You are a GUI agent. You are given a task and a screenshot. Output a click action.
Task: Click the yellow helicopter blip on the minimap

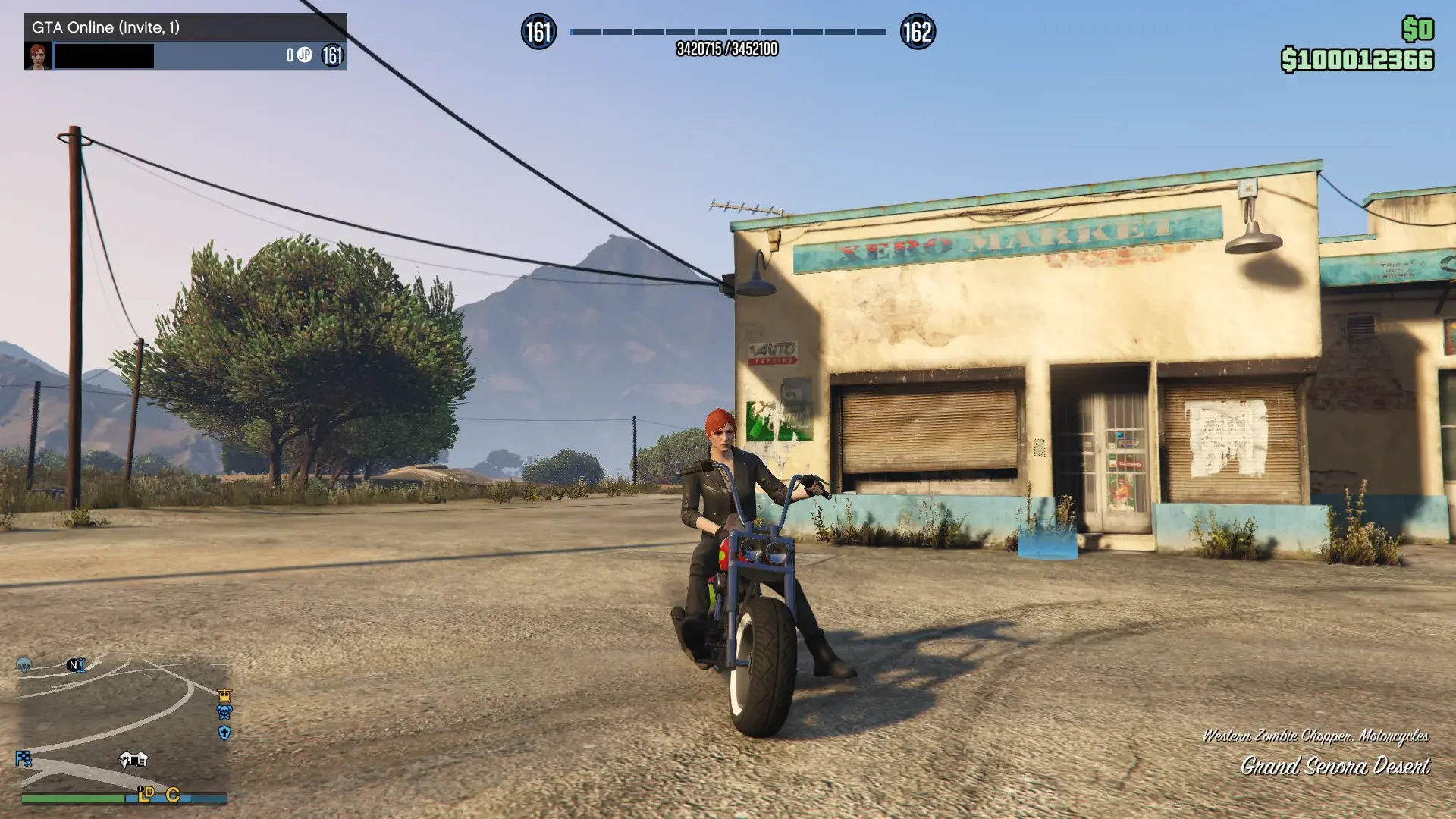[224, 695]
